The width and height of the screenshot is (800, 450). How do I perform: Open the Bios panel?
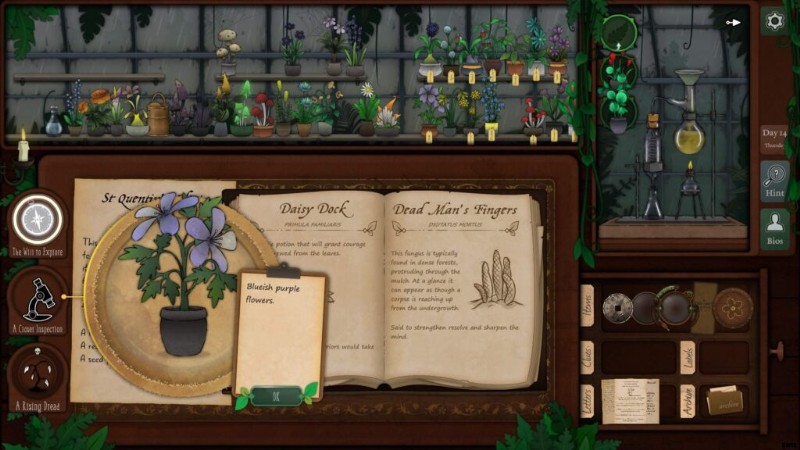pos(774,229)
